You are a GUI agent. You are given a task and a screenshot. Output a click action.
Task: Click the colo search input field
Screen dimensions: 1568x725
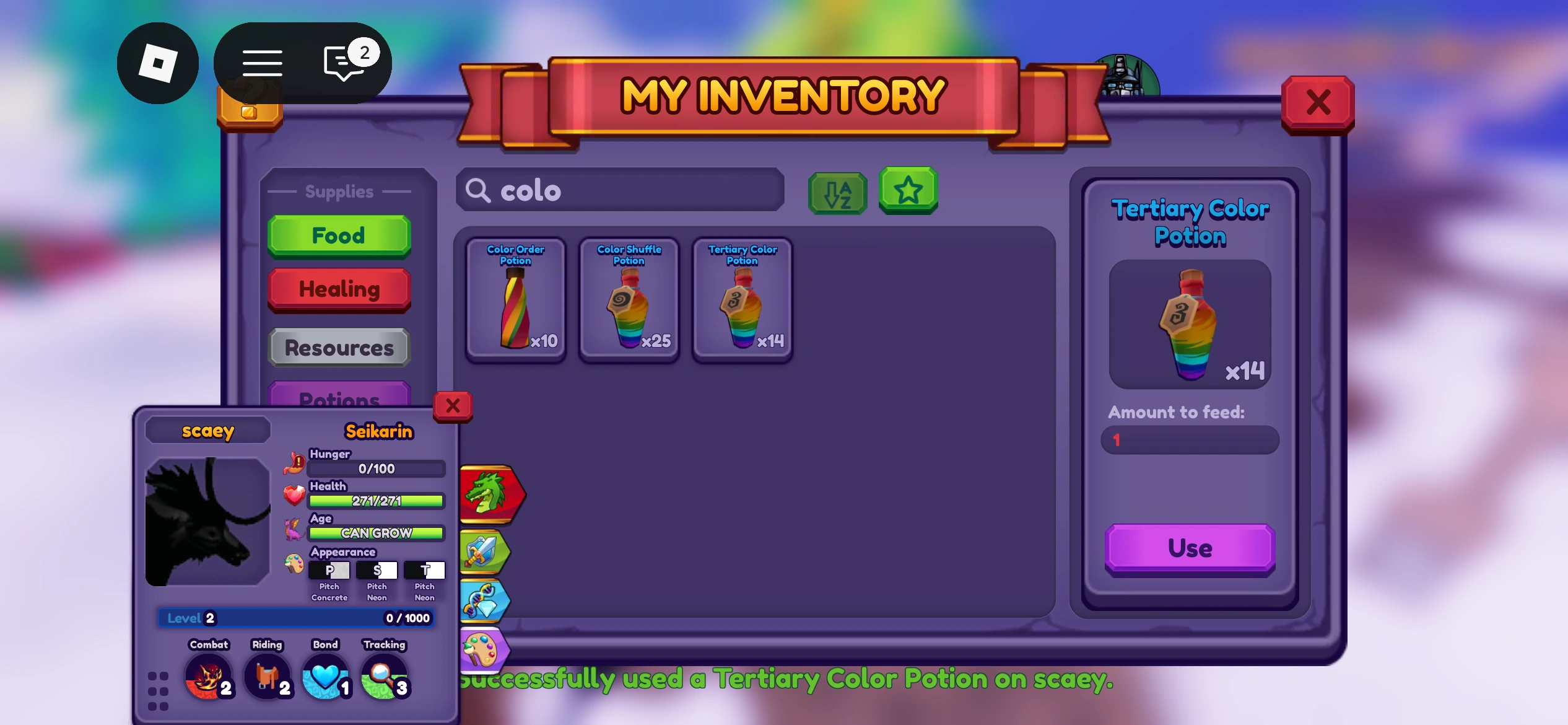[x=619, y=190]
